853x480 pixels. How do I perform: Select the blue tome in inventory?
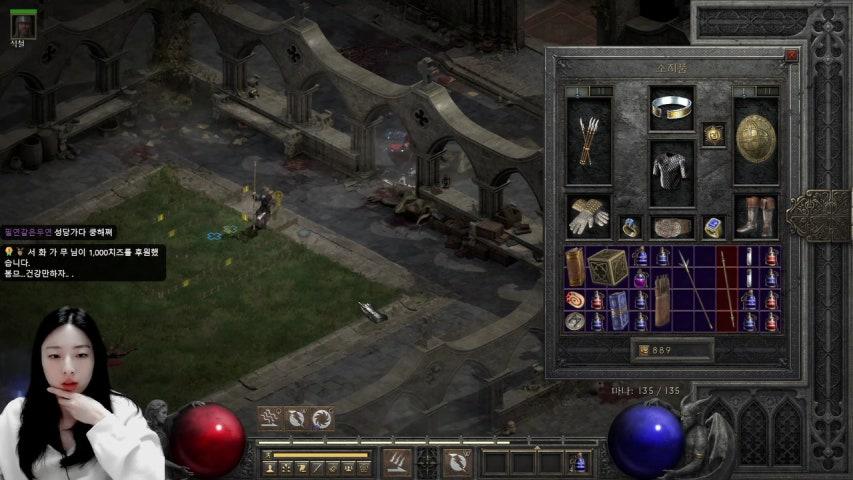pos(619,310)
